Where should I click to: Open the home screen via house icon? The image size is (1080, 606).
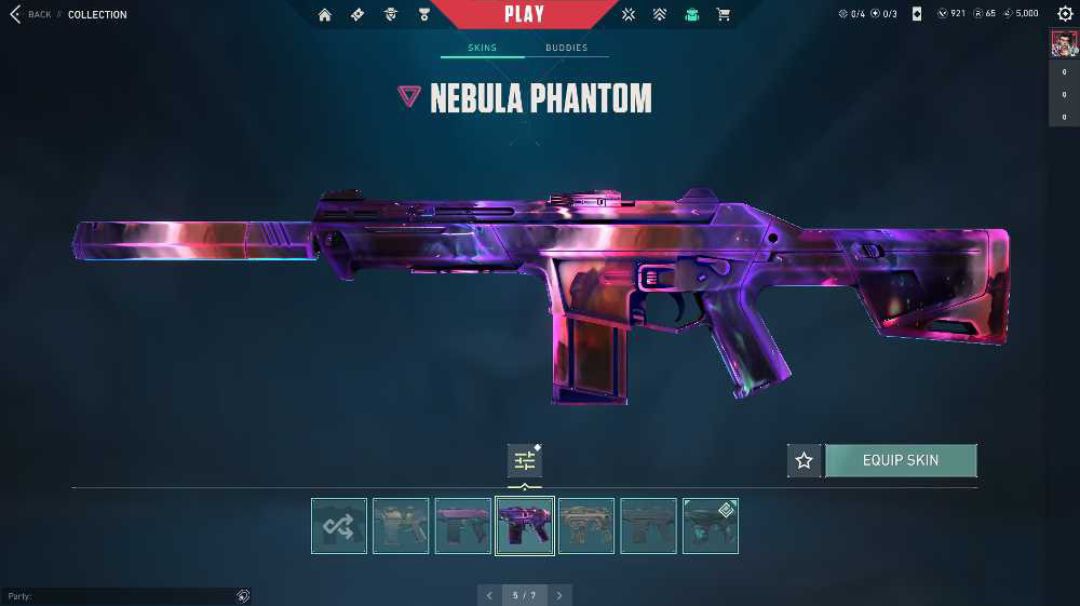point(325,15)
